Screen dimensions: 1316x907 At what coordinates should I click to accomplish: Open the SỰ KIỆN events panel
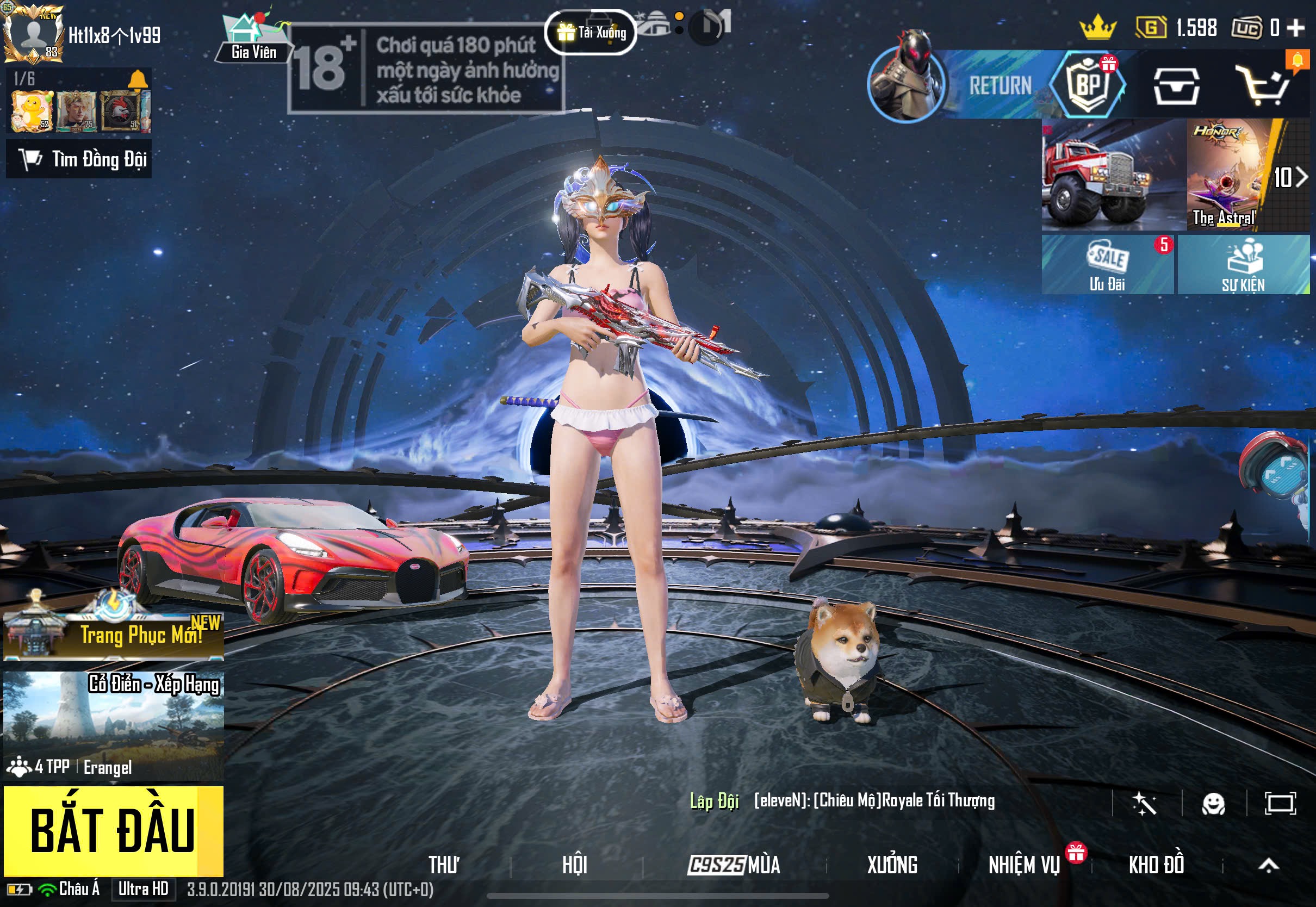click(1243, 265)
